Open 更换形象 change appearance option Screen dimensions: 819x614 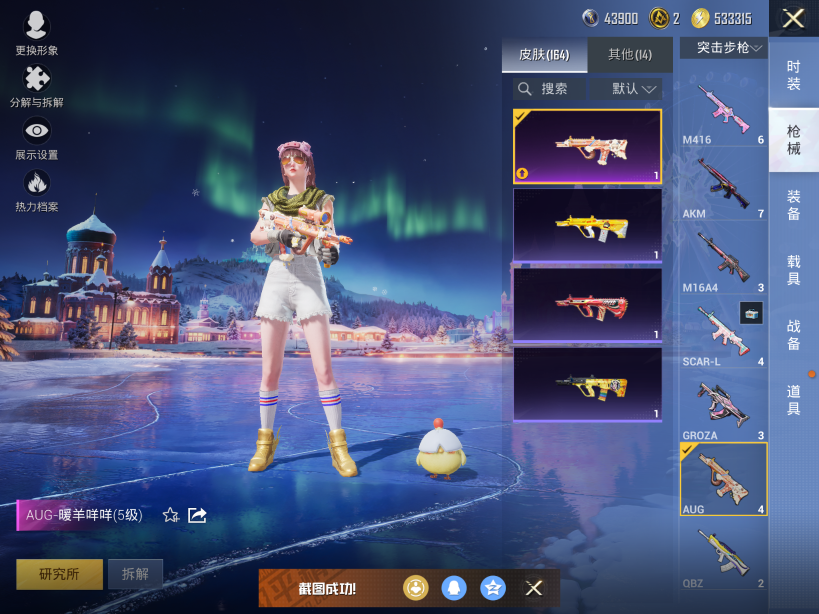point(37,33)
